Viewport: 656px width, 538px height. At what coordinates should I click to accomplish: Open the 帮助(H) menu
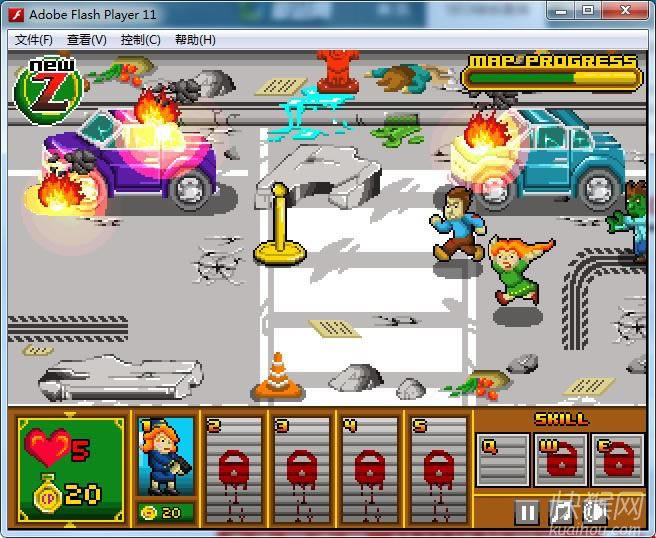pos(195,40)
